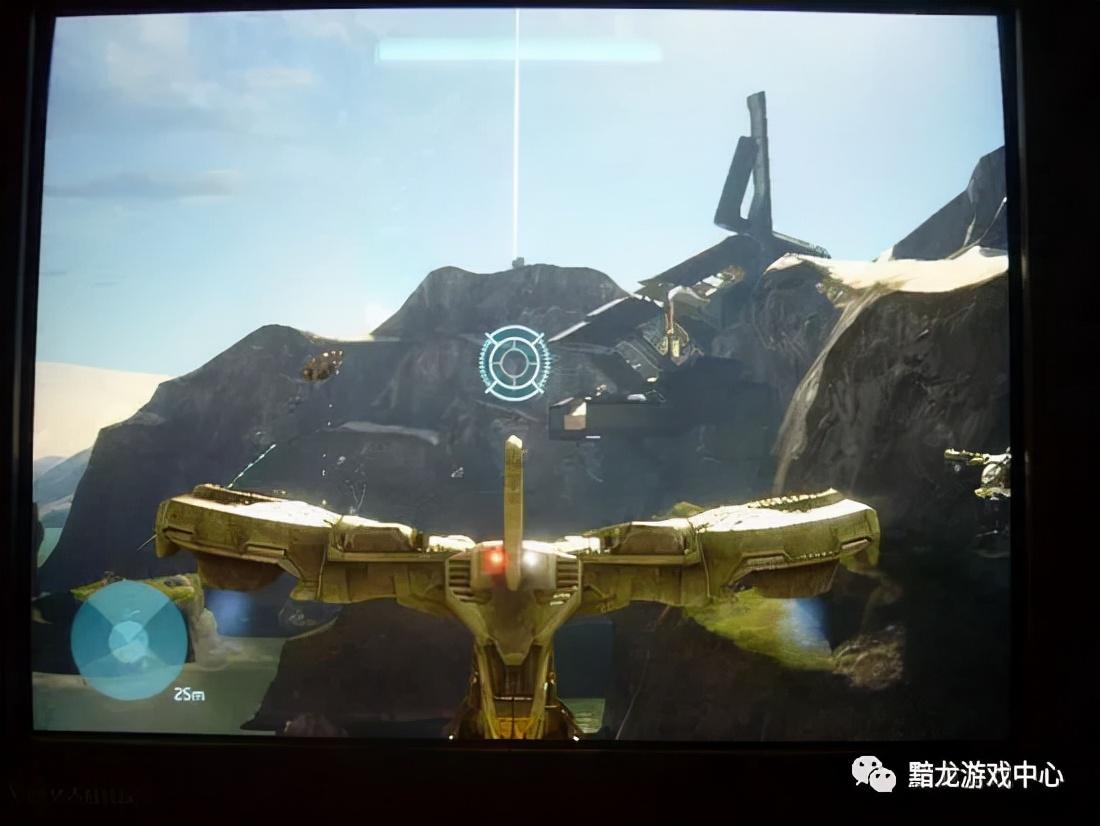This screenshot has height=826, width=1100.
Task: Click the circular motion tracker radar
Action: click(128, 640)
